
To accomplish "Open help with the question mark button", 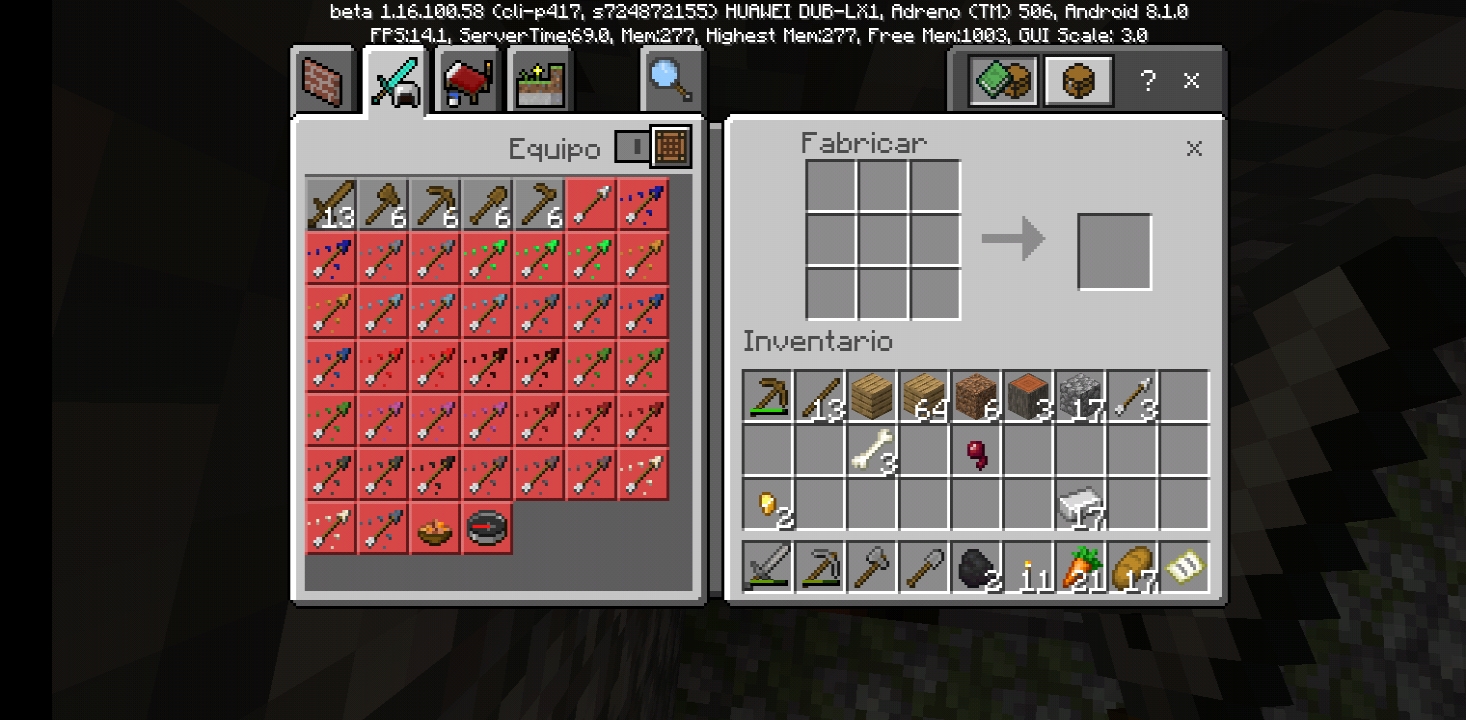I will [x=1148, y=81].
